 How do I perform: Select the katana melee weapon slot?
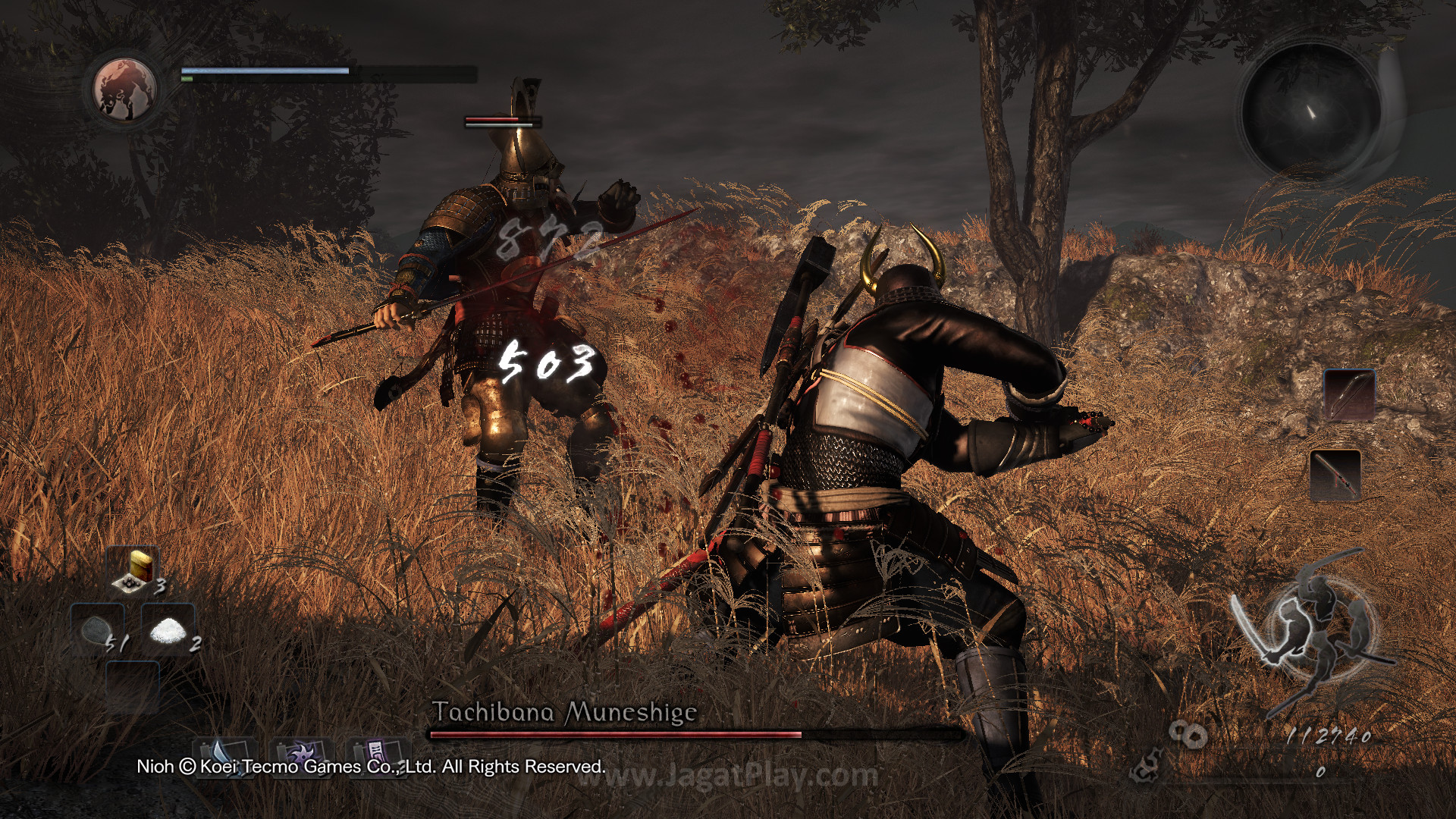point(1335,475)
